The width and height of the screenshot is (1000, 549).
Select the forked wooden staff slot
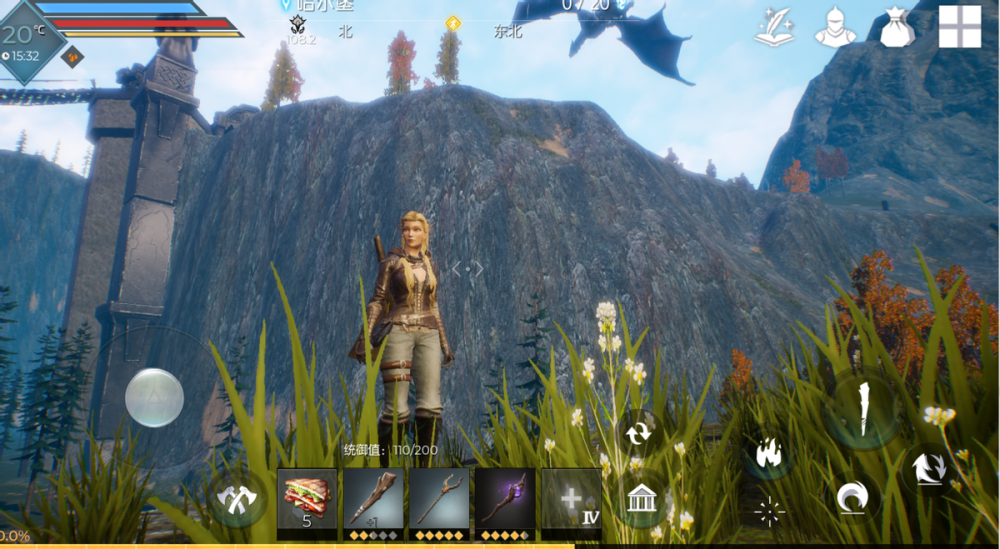(439, 498)
